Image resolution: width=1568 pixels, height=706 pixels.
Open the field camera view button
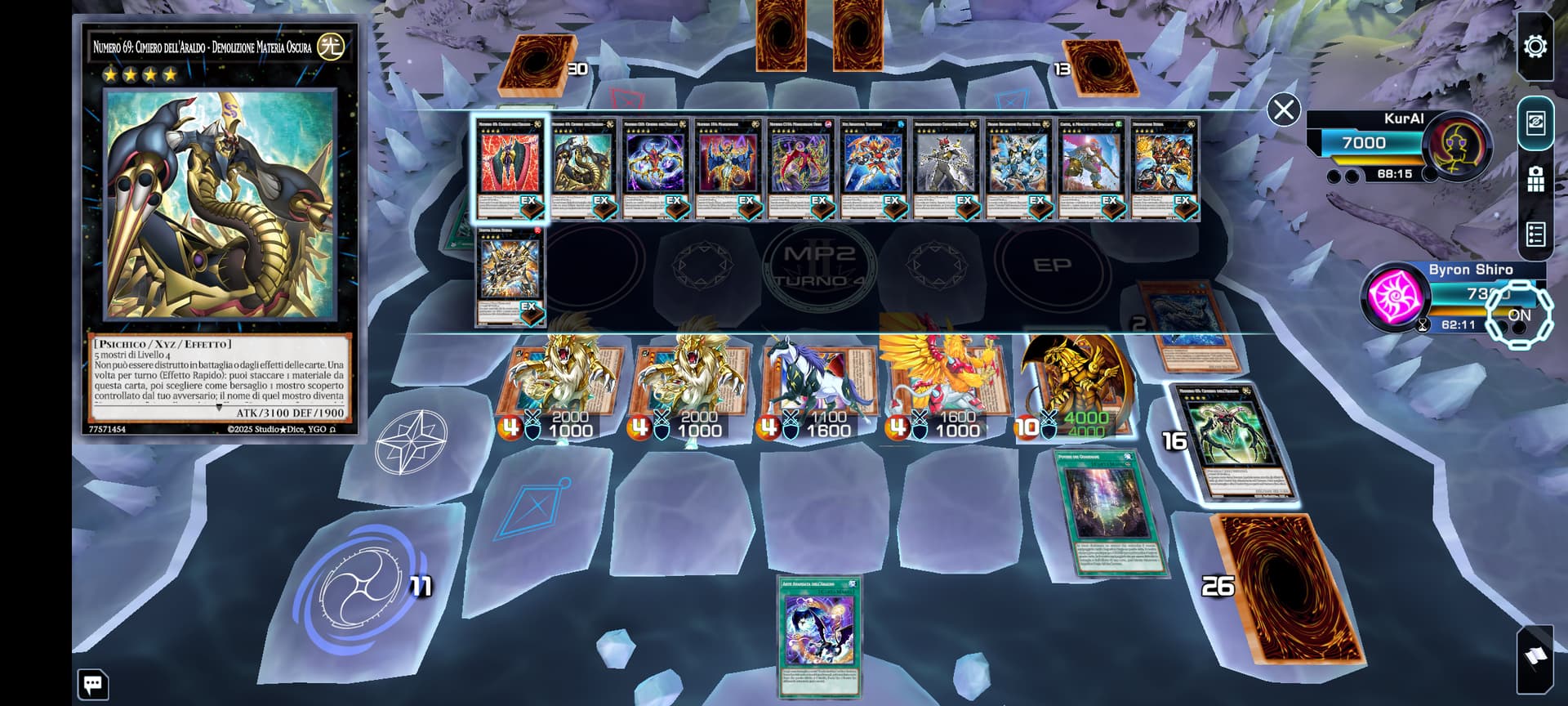click(x=1535, y=179)
